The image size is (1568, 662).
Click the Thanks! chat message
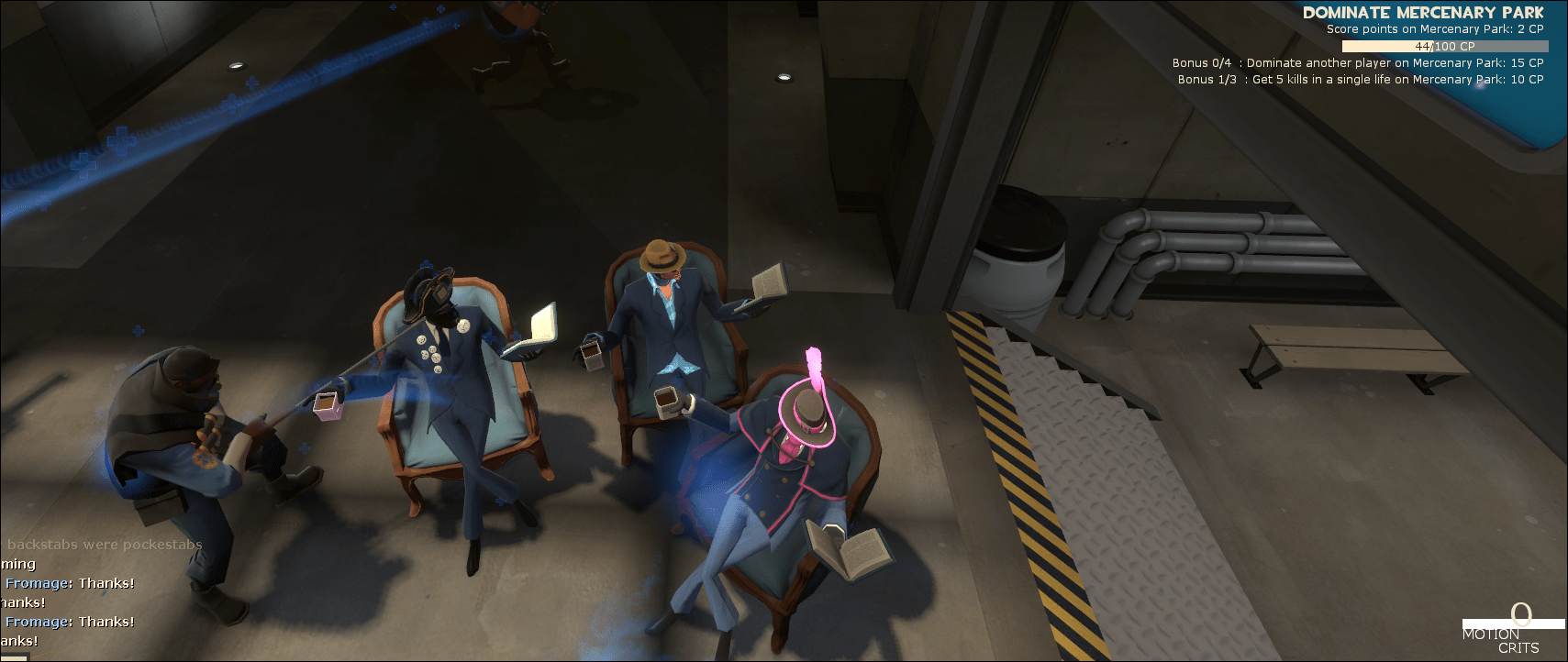click(x=106, y=582)
